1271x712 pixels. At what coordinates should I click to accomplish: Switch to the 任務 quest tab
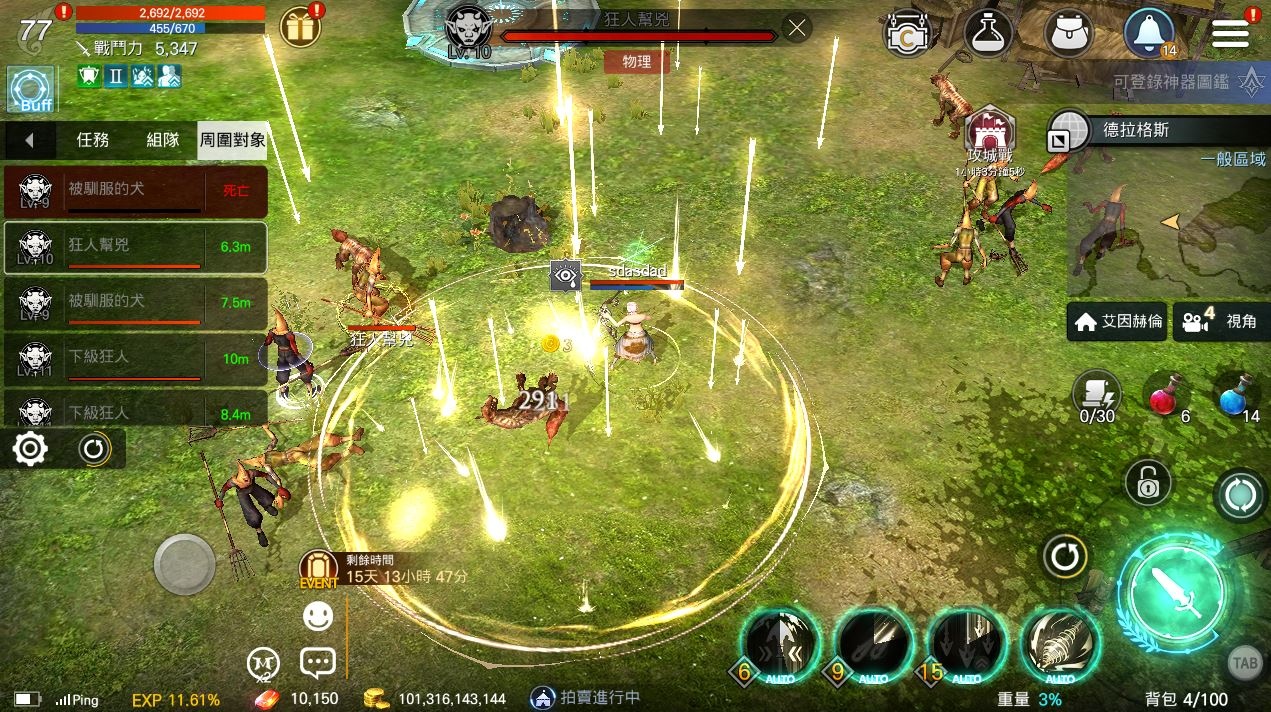pyautogui.click(x=93, y=140)
